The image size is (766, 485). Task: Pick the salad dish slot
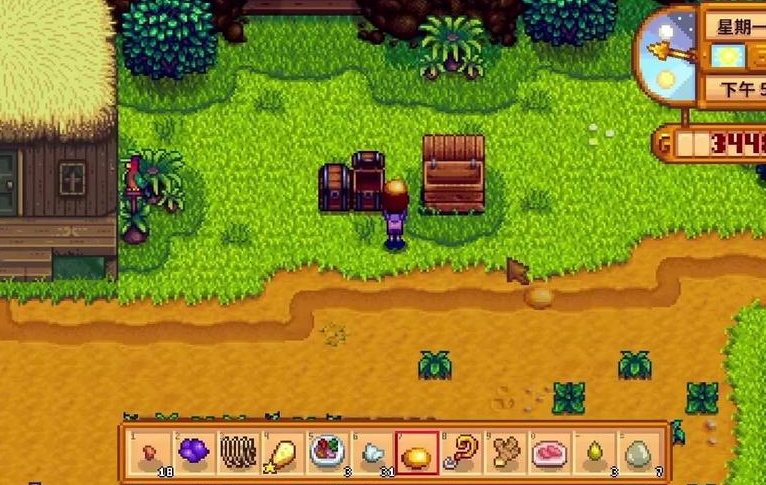click(x=326, y=453)
